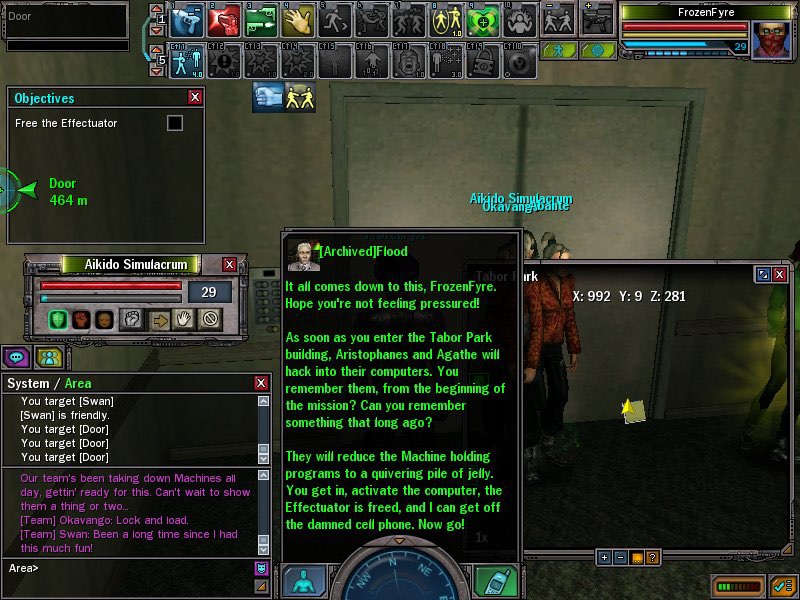Select the green shield icon on target window
800x600 pixels.
tap(58, 319)
